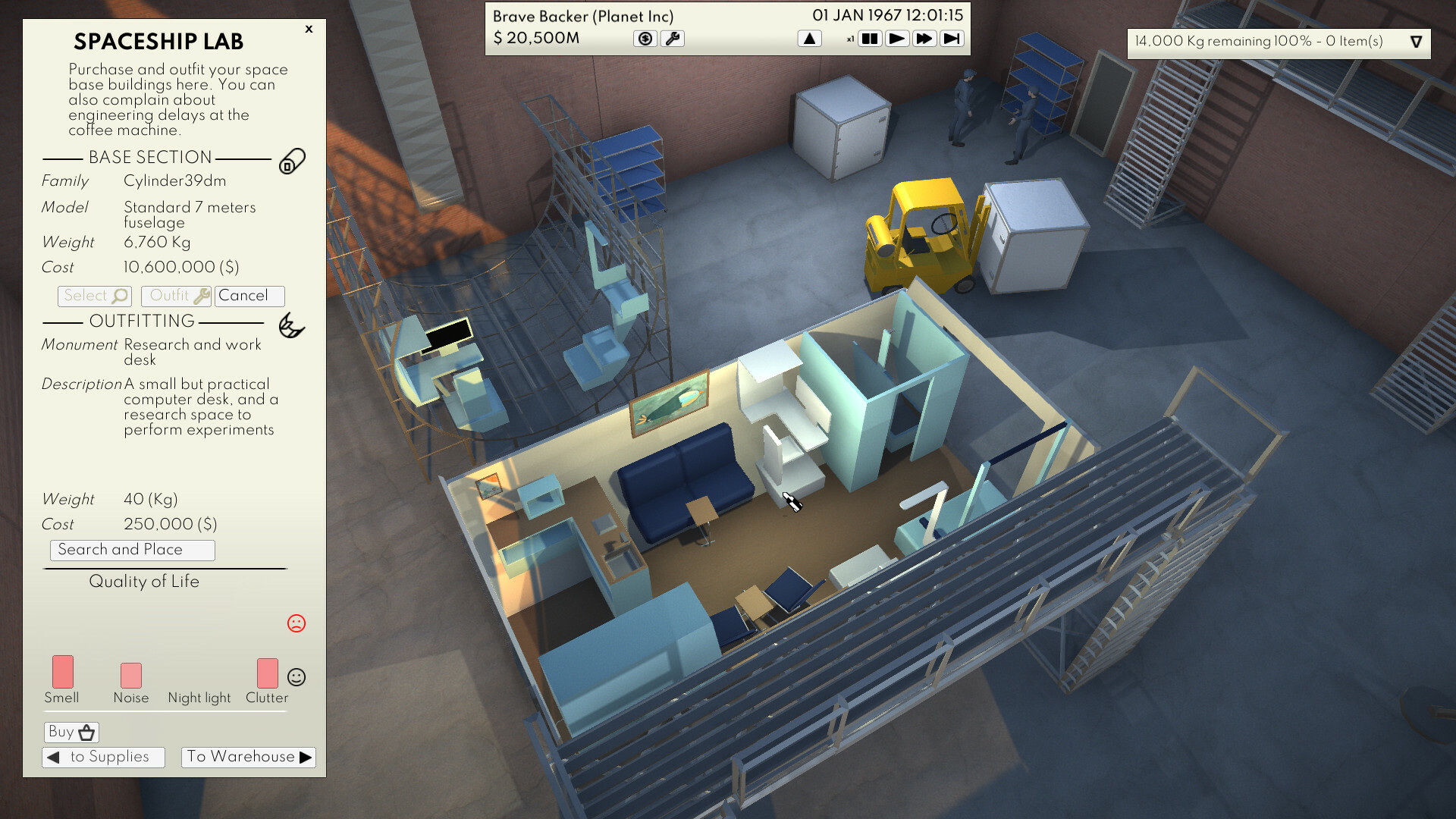This screenshot has height=819, width=1456.
Task: Click the wrench icon next to money display
Action: [673, 38]
